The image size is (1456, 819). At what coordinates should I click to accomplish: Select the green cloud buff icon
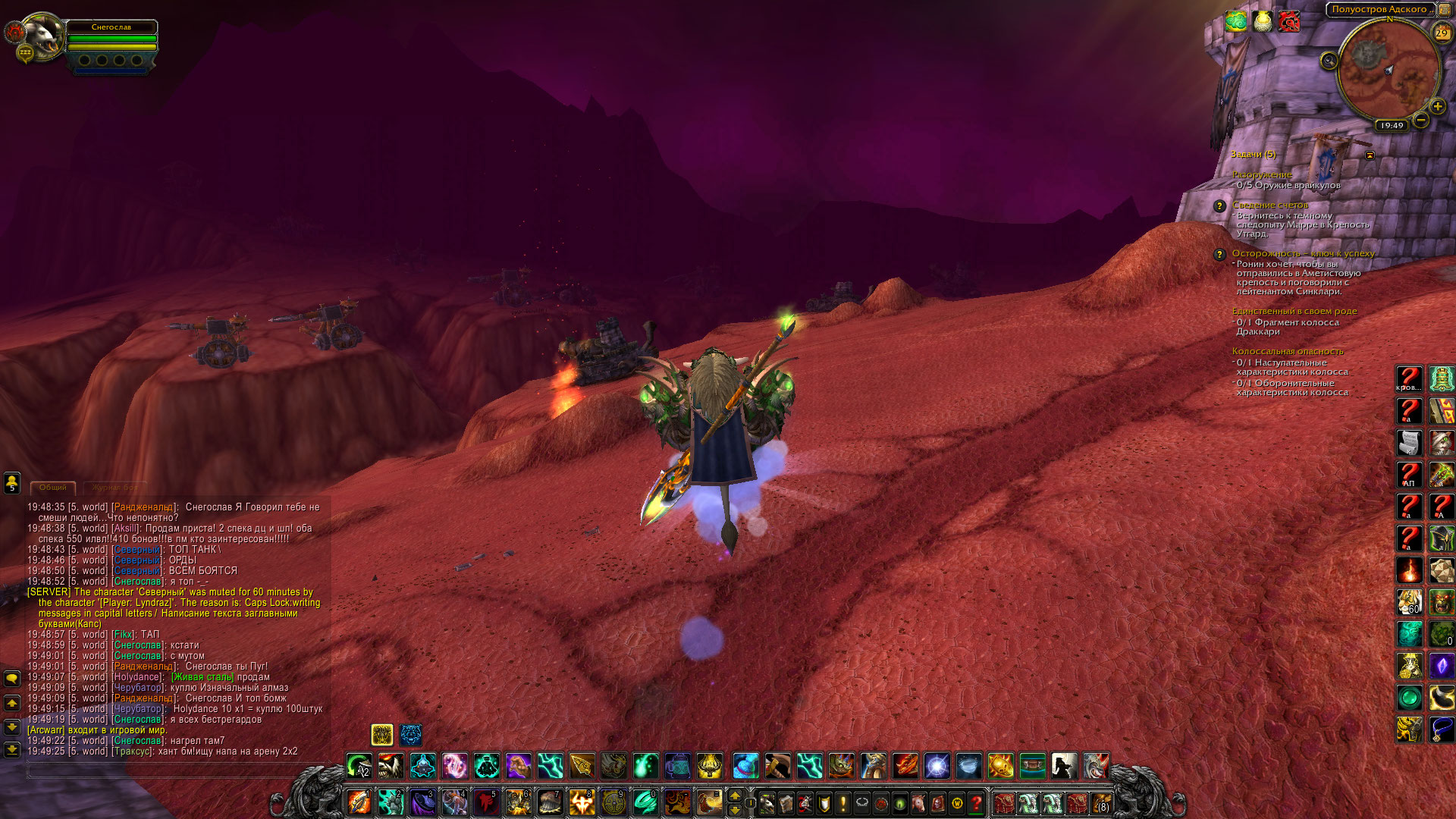click(x=1236, y=21)
